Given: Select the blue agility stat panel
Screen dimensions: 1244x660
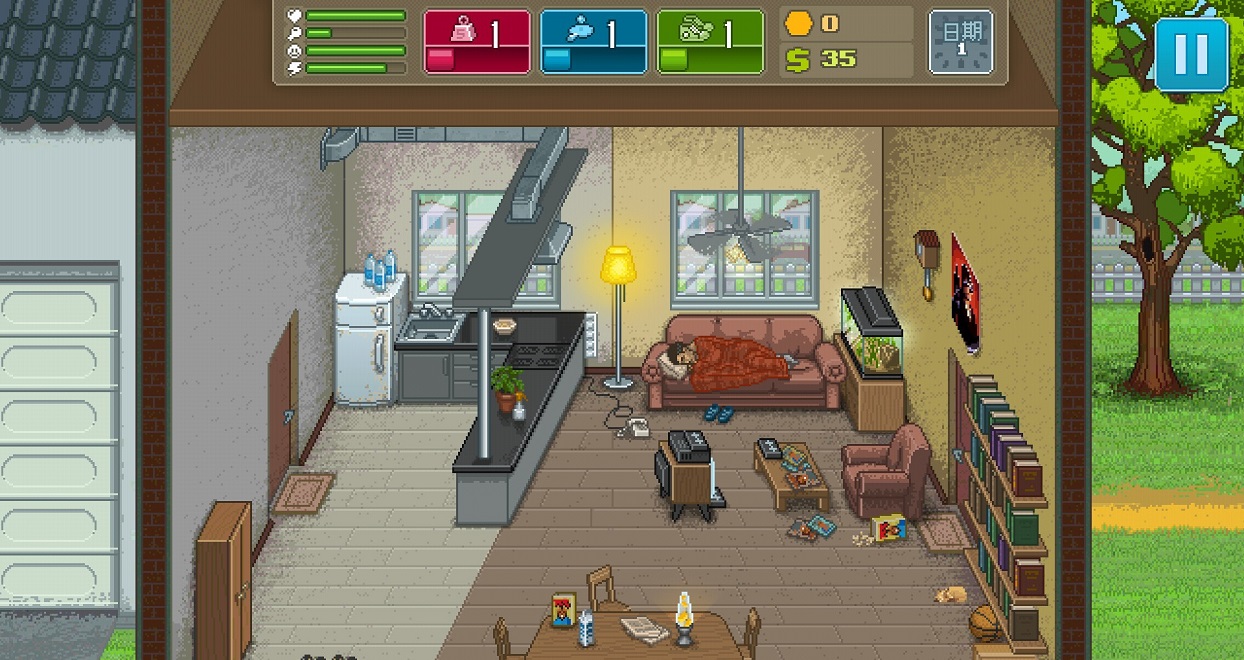Looking at the screenshot, I should coord(593,42).
